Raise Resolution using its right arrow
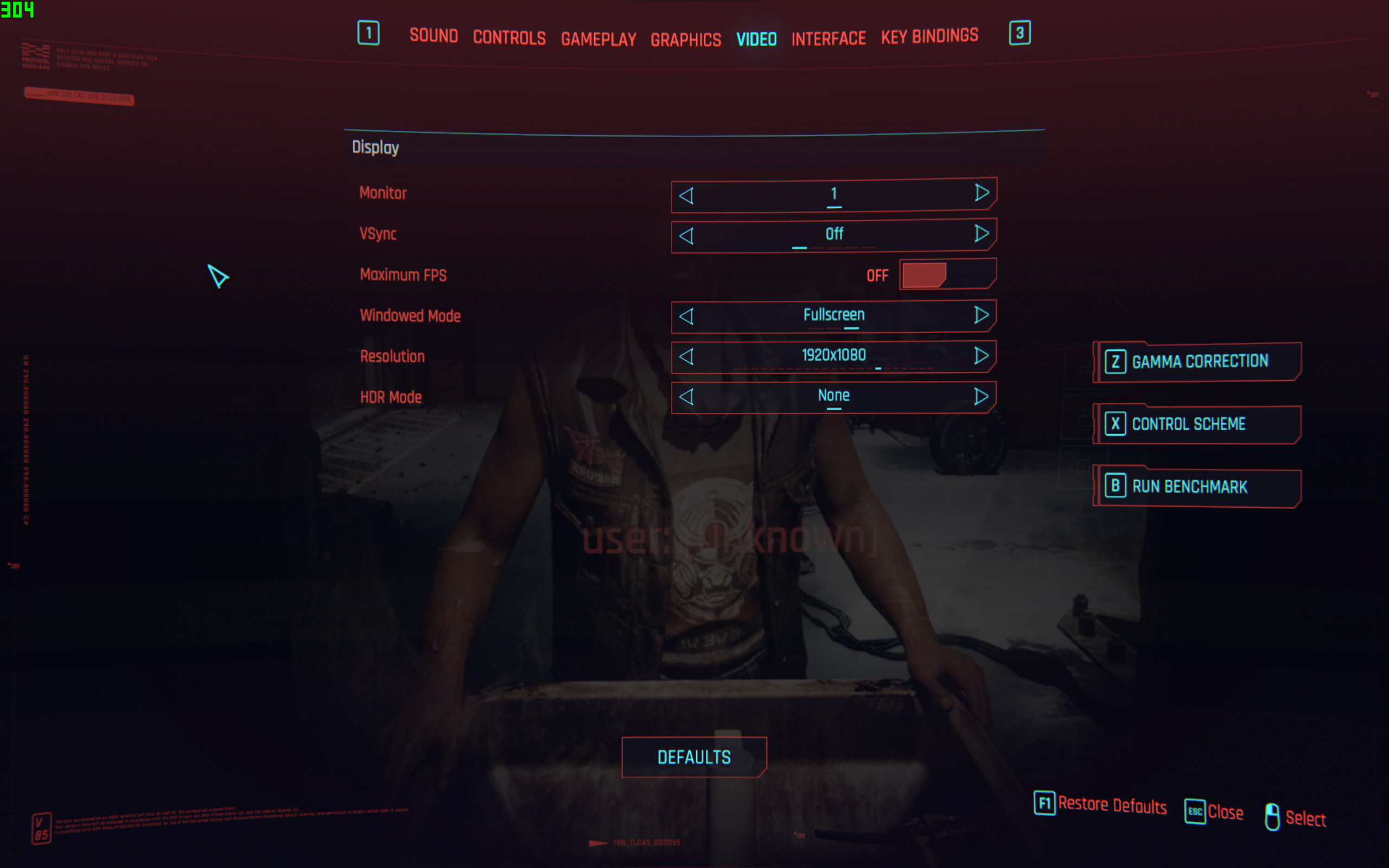The width and height of the screenshot is (1389, 868). click(982, 356)
